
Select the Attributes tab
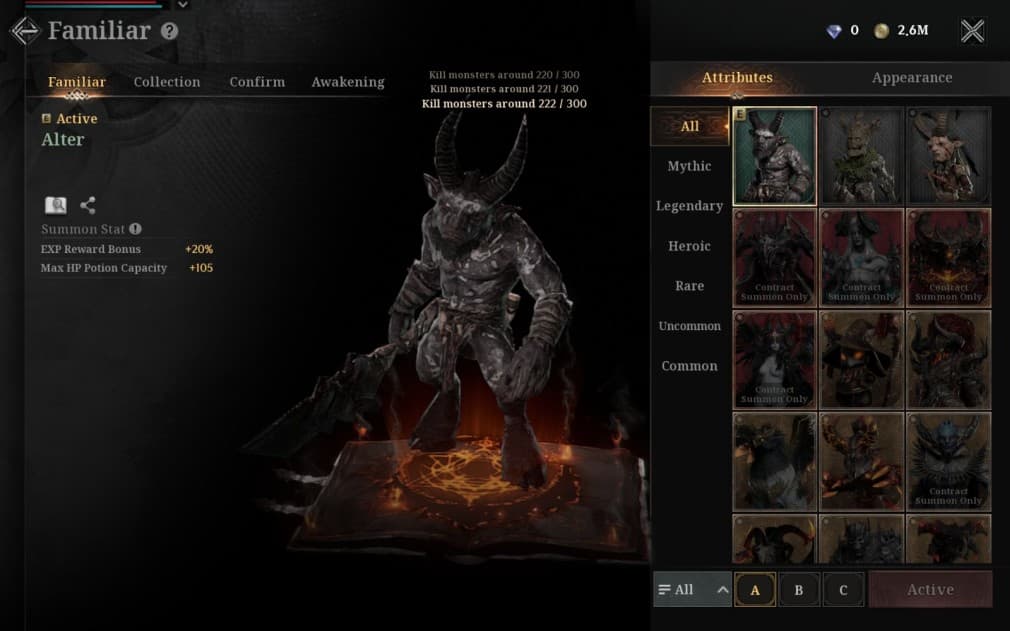(x=737, y=78)
